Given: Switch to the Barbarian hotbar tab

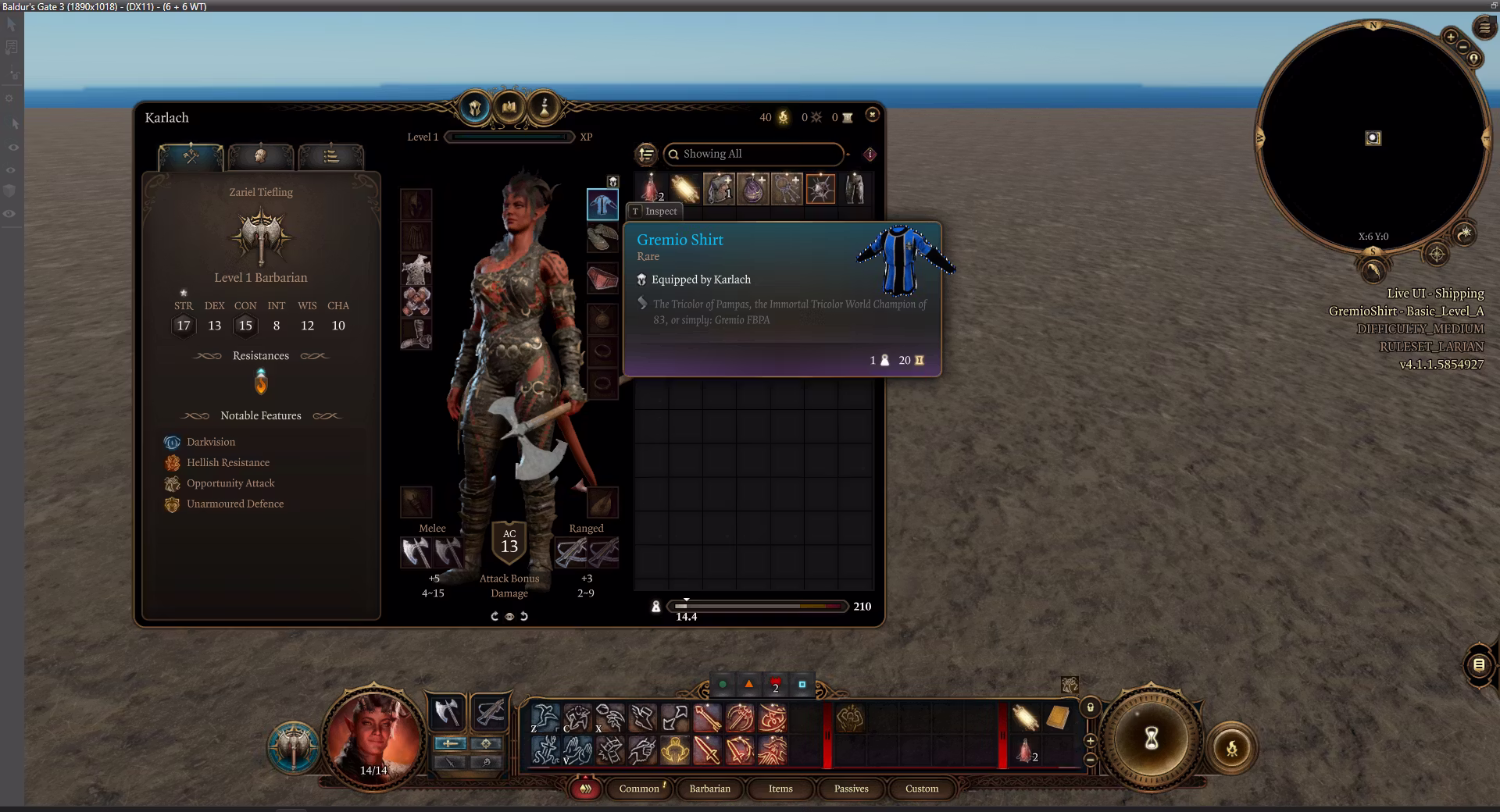Looking at the screenshot, I should coord(709,789).
